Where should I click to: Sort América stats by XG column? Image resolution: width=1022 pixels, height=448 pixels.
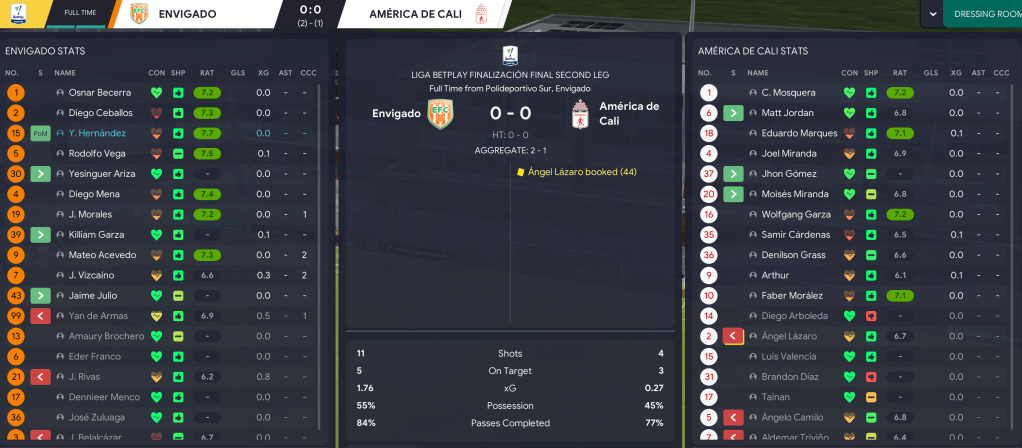955,72
